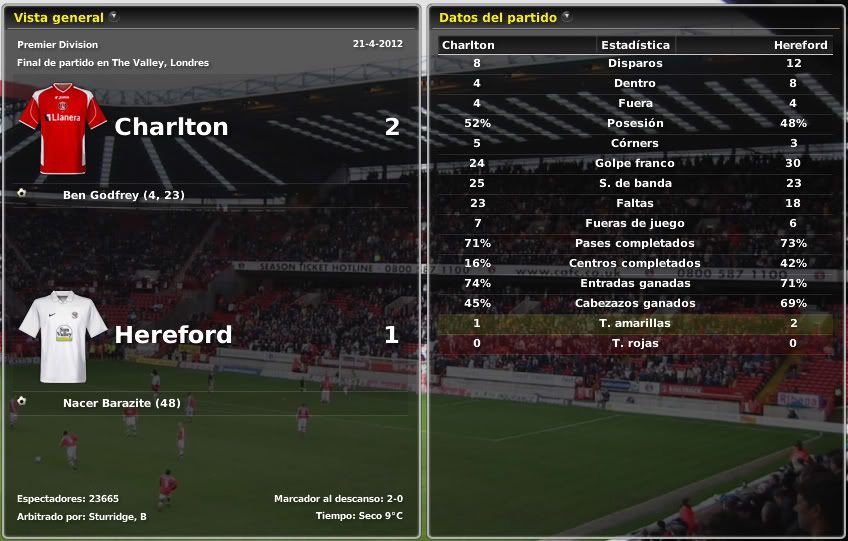Select the Disparos statistic row
The width and height of the screenshot is (848, 541).
(635, 63)
